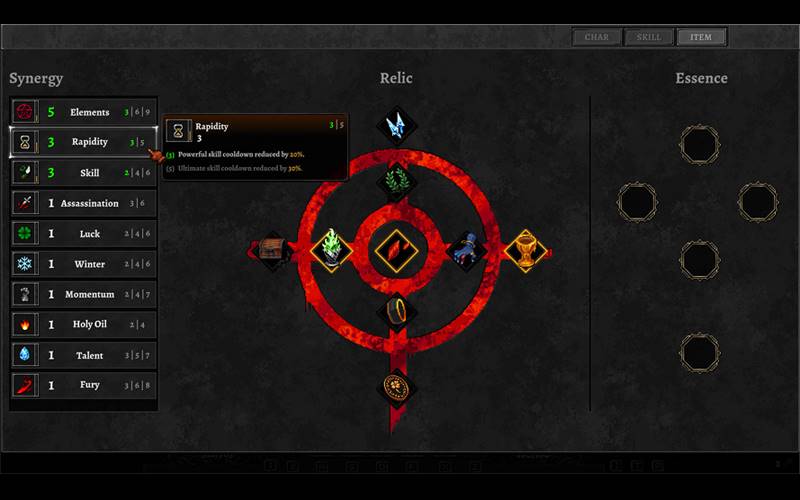
Task: Choose the Rapidity synergy row
Action: tap(84, 142)
